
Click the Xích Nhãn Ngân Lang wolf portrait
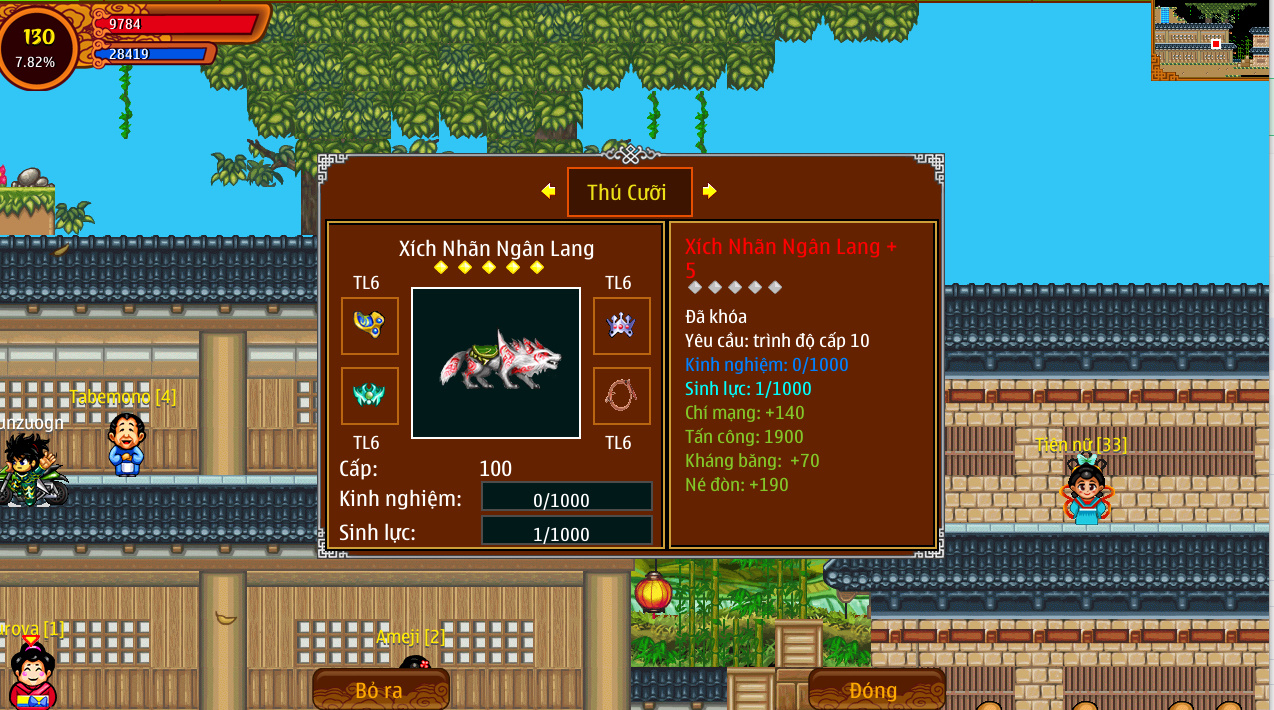[x=496, y=363]
